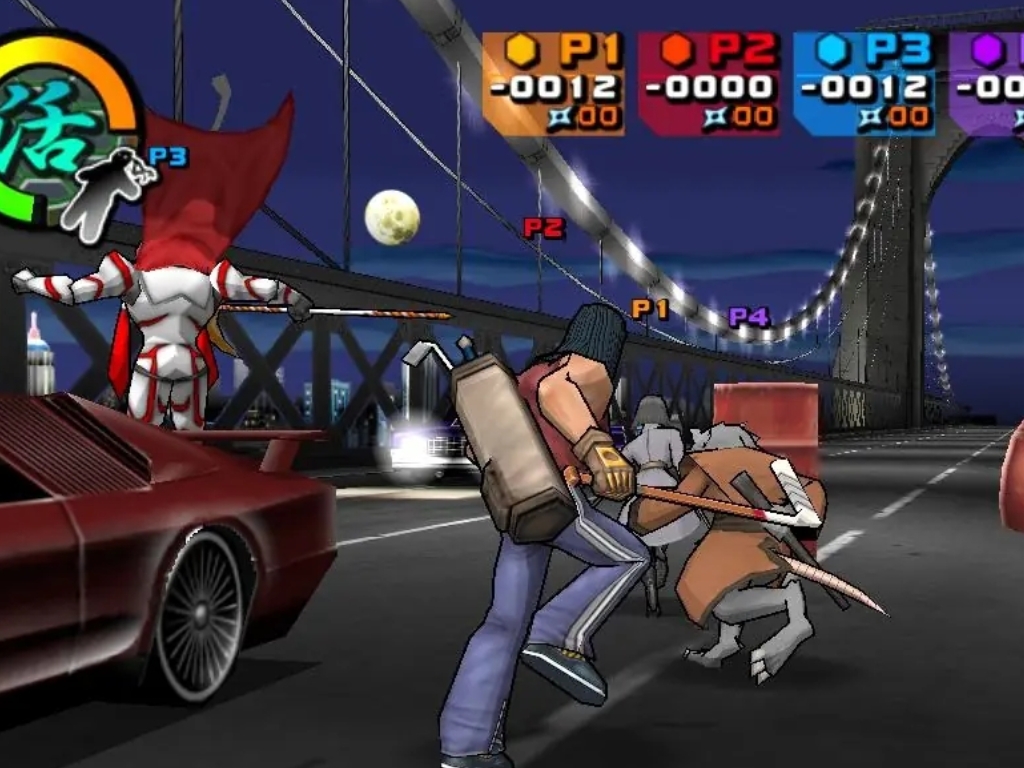This screenshot has width=1024, height=768.
Task: Select the purple player score panel
Action: [987, 84]
